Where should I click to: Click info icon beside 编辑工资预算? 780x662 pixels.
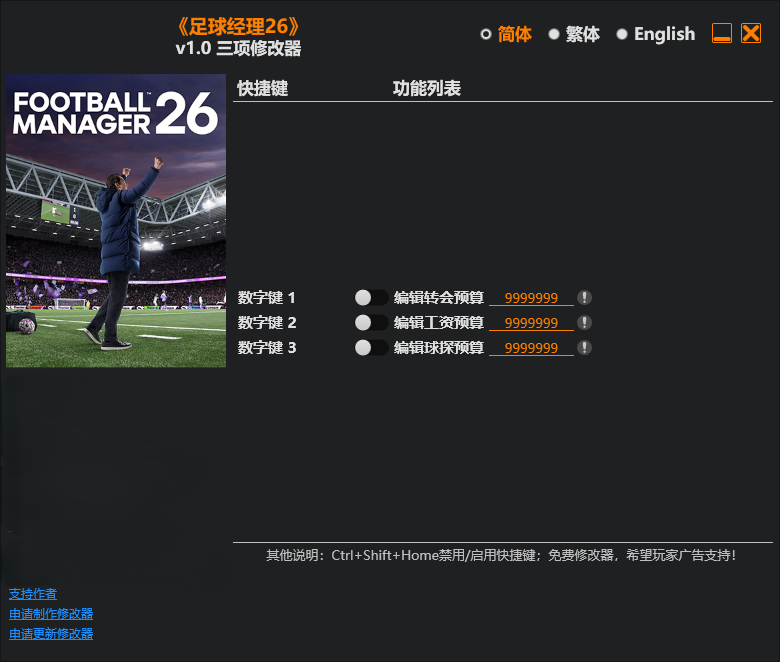pyautogui.click(x=585, y=323)
